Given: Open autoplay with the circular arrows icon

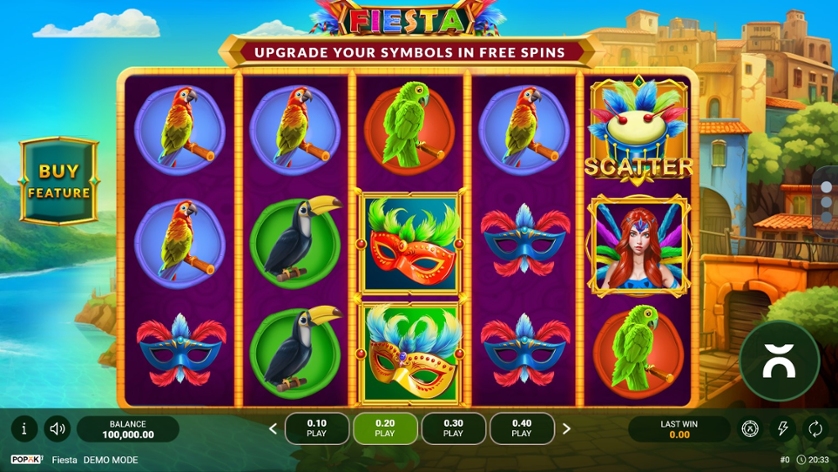Looking at the screenshot, I should click(815, 429).
